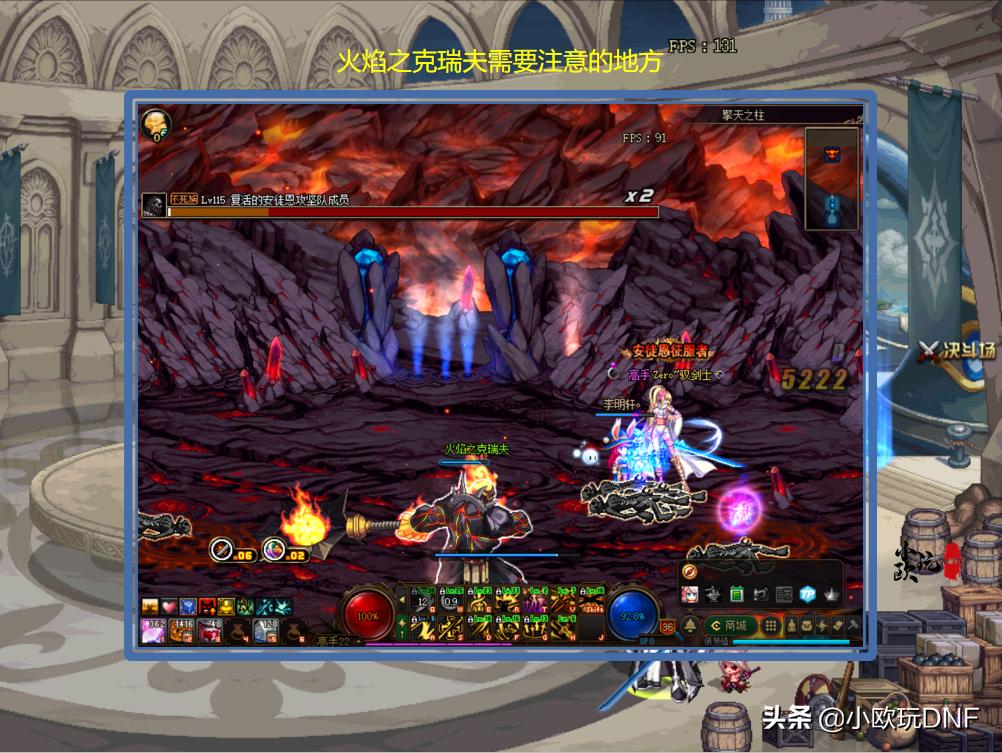1002x753 pixels.
Task: Open the treasure chest inventory button
Action: (806, 626)
